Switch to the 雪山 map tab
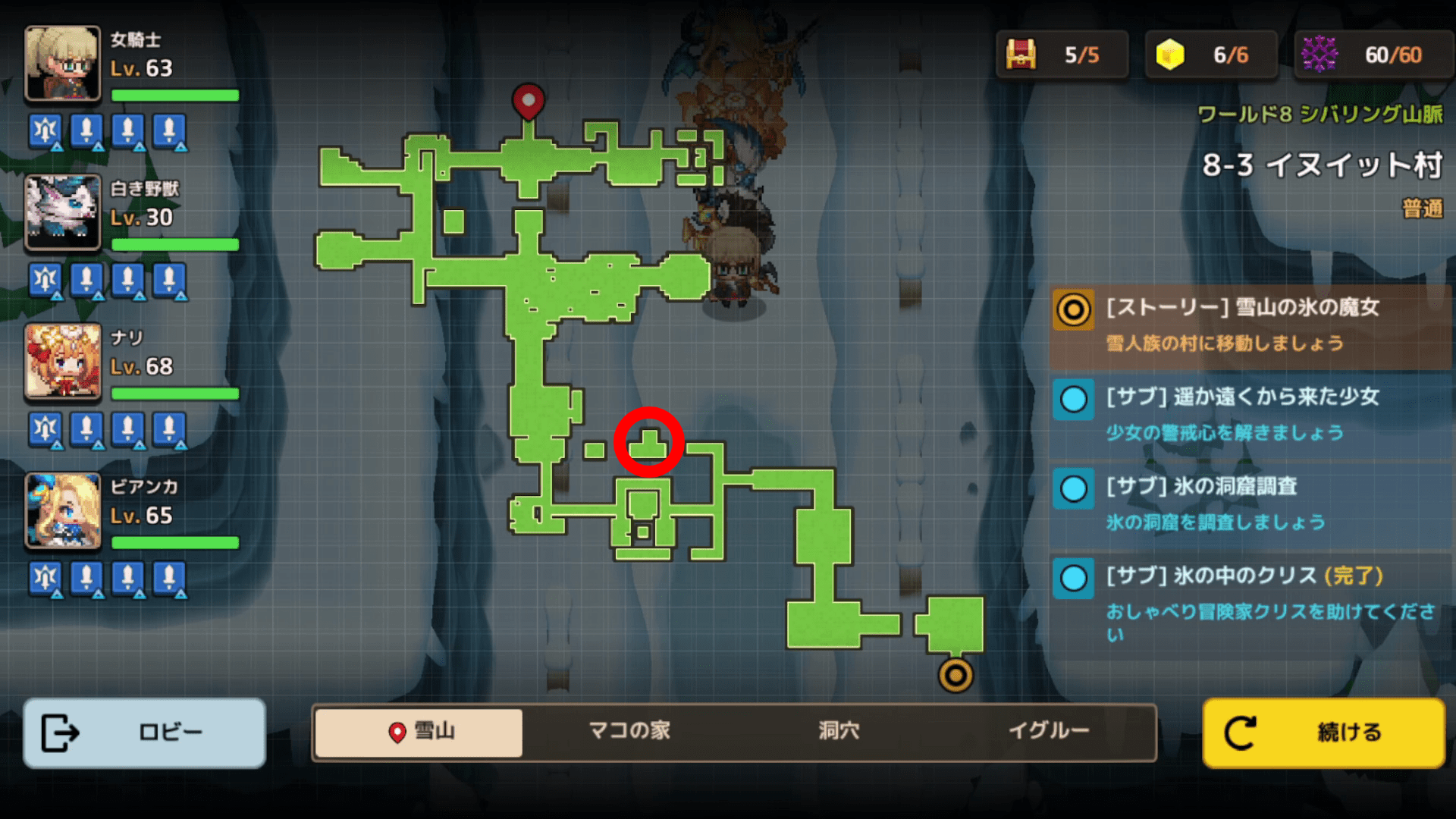 [419, 732]
